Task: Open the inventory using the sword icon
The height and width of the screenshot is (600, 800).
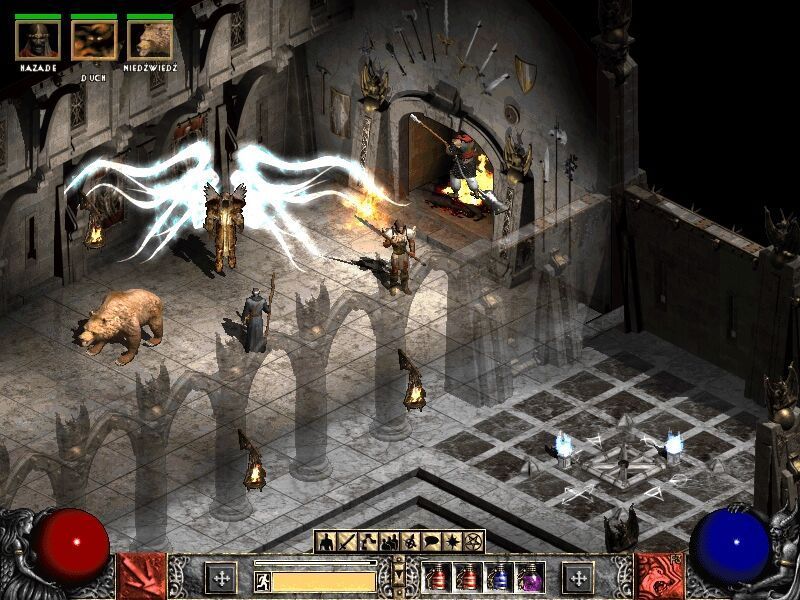Action: click(347, 542)
